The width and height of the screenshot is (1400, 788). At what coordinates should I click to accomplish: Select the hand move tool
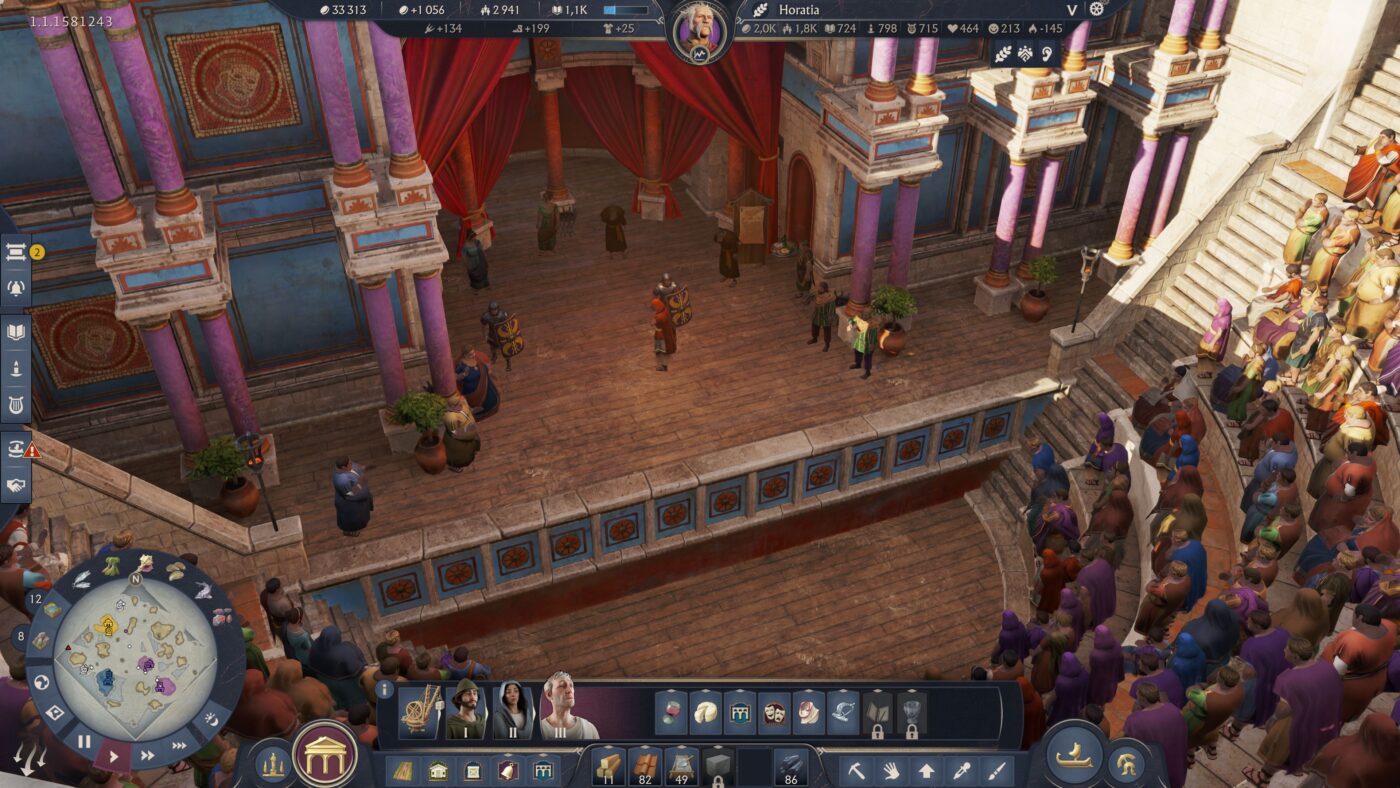pyautogui.click(x=892, y=771)
